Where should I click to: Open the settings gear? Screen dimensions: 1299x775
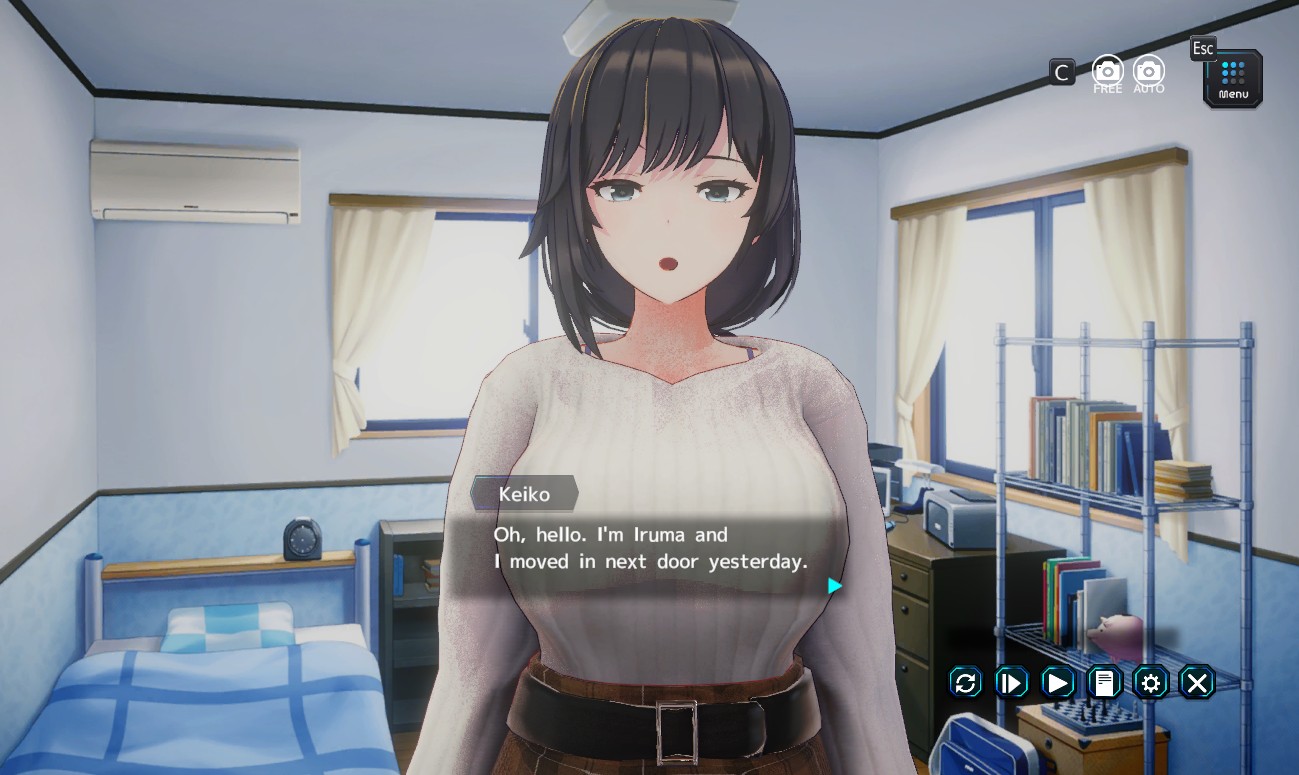(1150, 683)
